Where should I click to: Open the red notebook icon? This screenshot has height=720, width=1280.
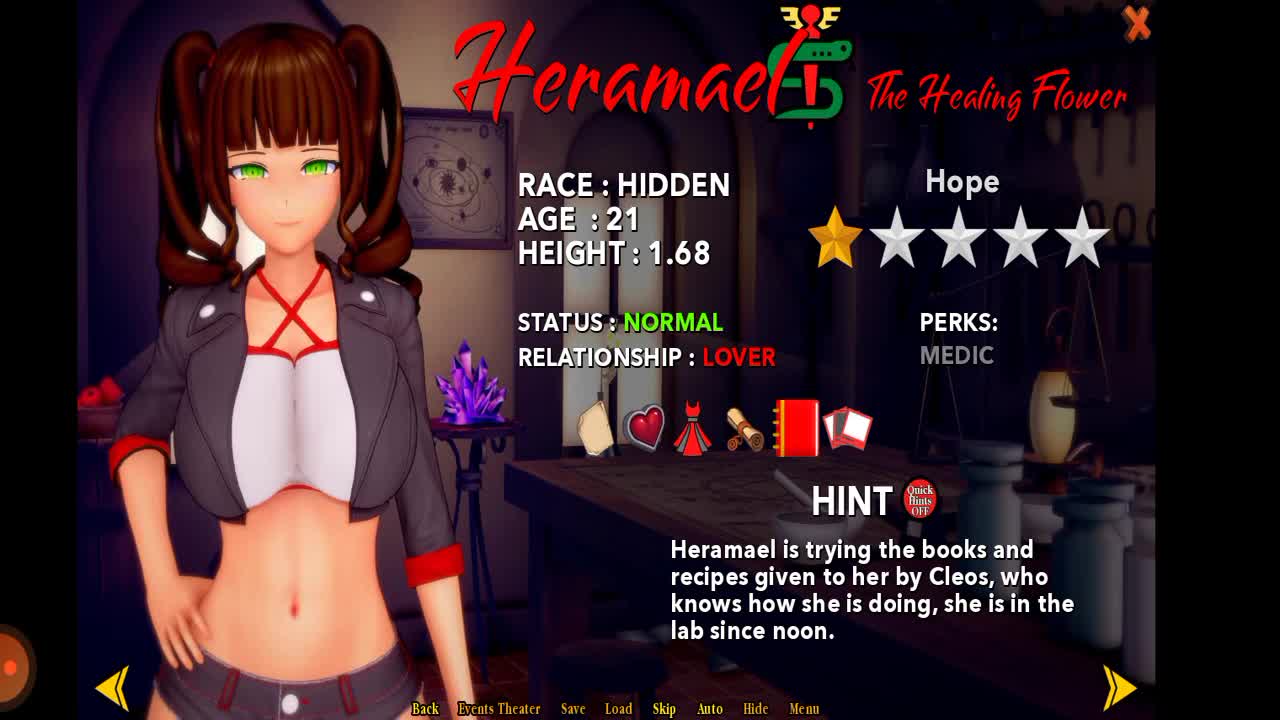796,429
